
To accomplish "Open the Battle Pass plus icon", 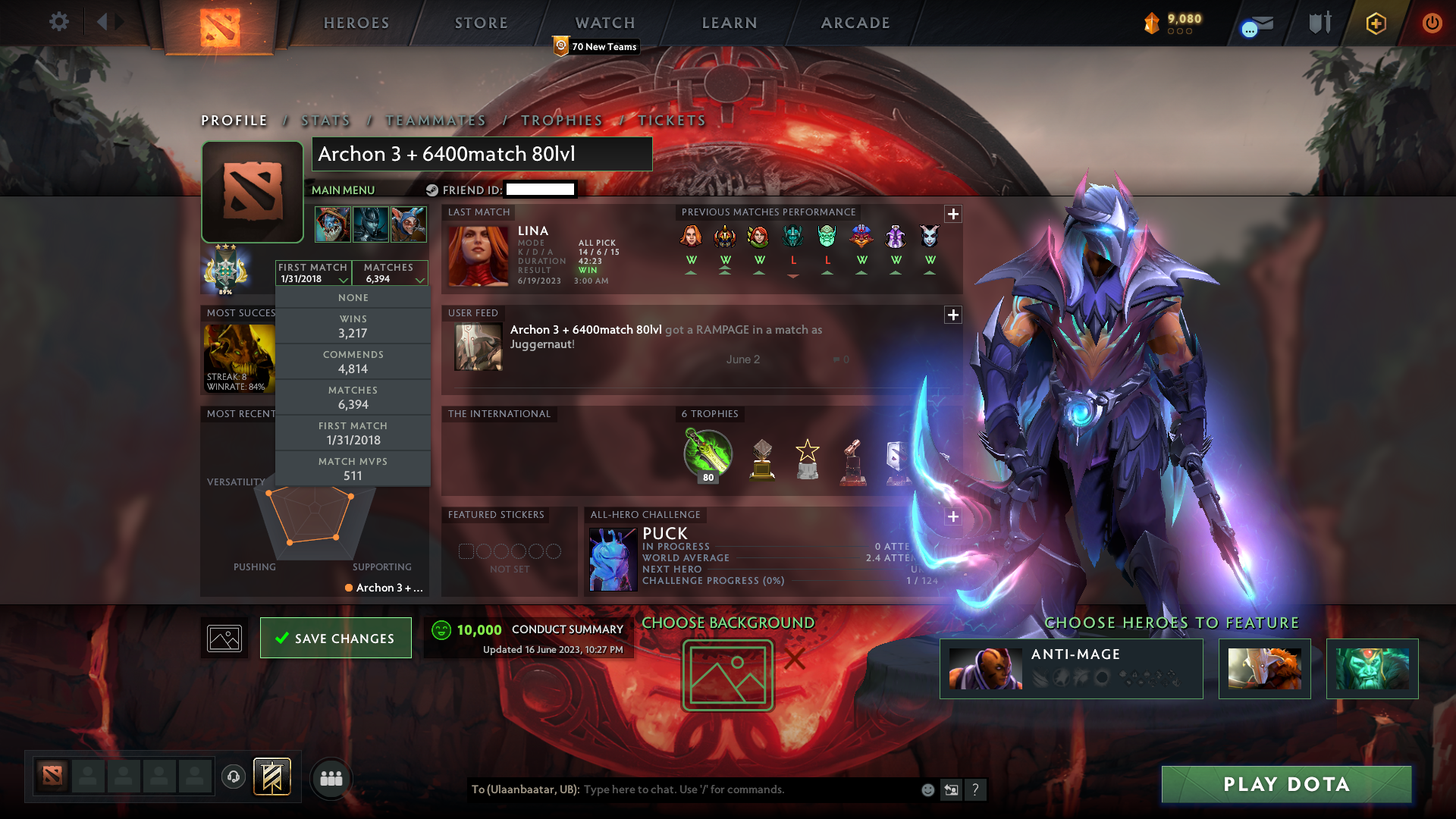I will (1378, 24).
